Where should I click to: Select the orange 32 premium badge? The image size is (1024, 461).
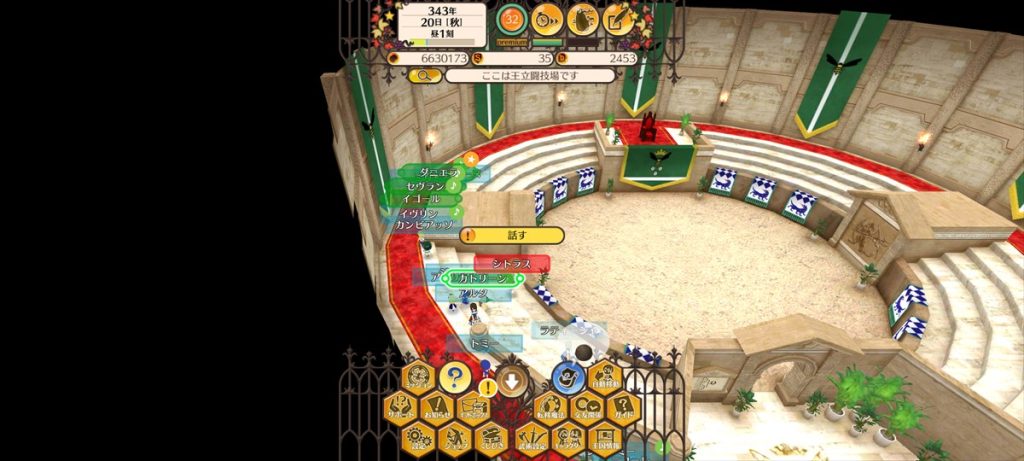(513, 19)
